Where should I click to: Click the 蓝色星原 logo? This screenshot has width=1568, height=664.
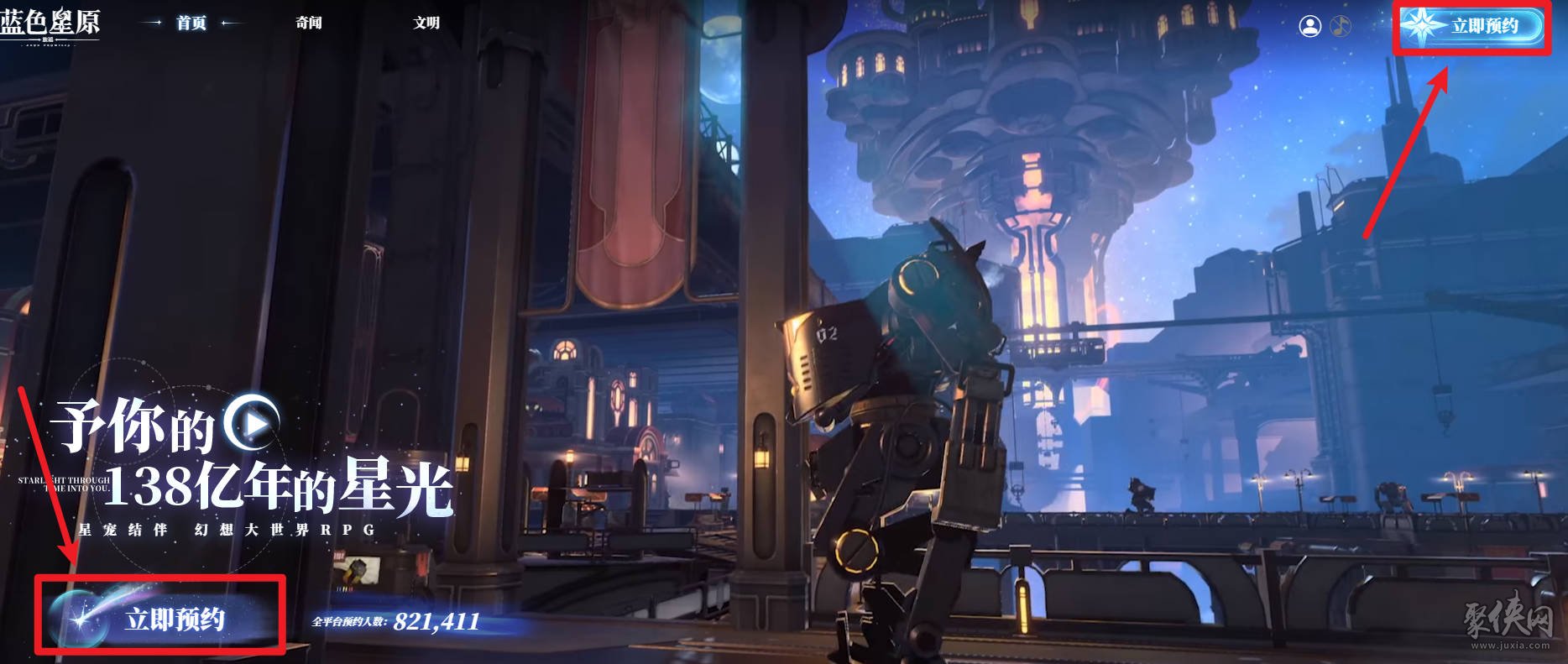50,23
